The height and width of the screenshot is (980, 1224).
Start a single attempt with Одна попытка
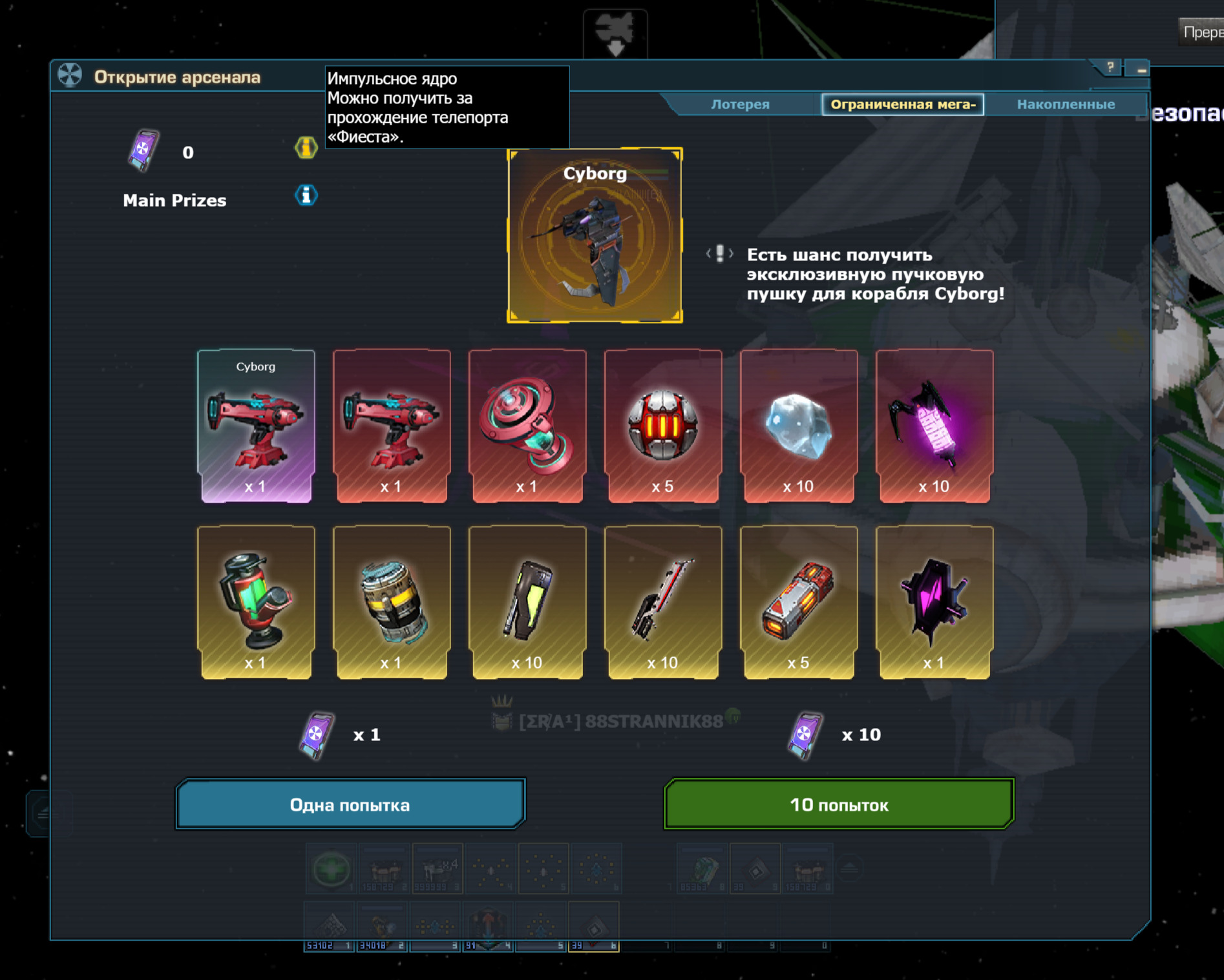coord(350,804)
